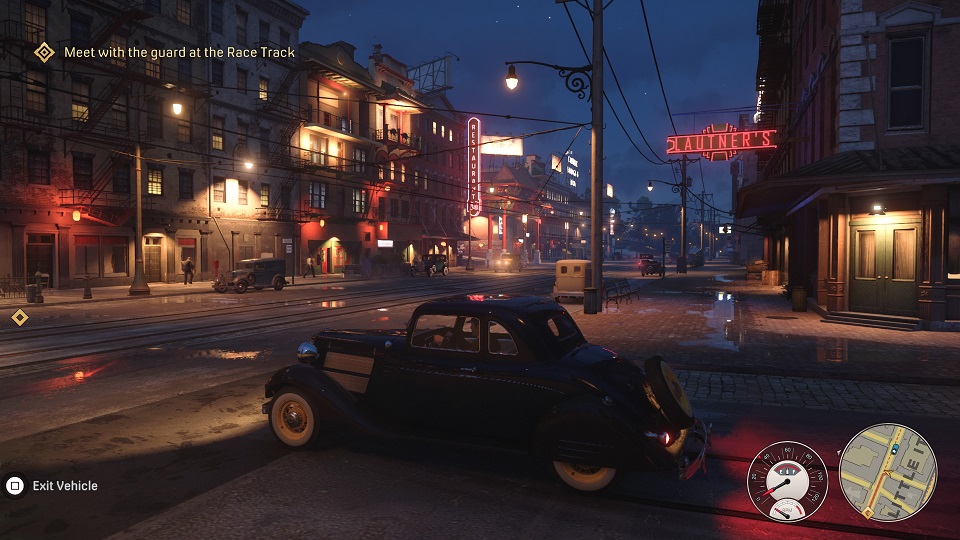Open the circular minimap
This screenshot has width=960, height=540.
coord(887,472)
